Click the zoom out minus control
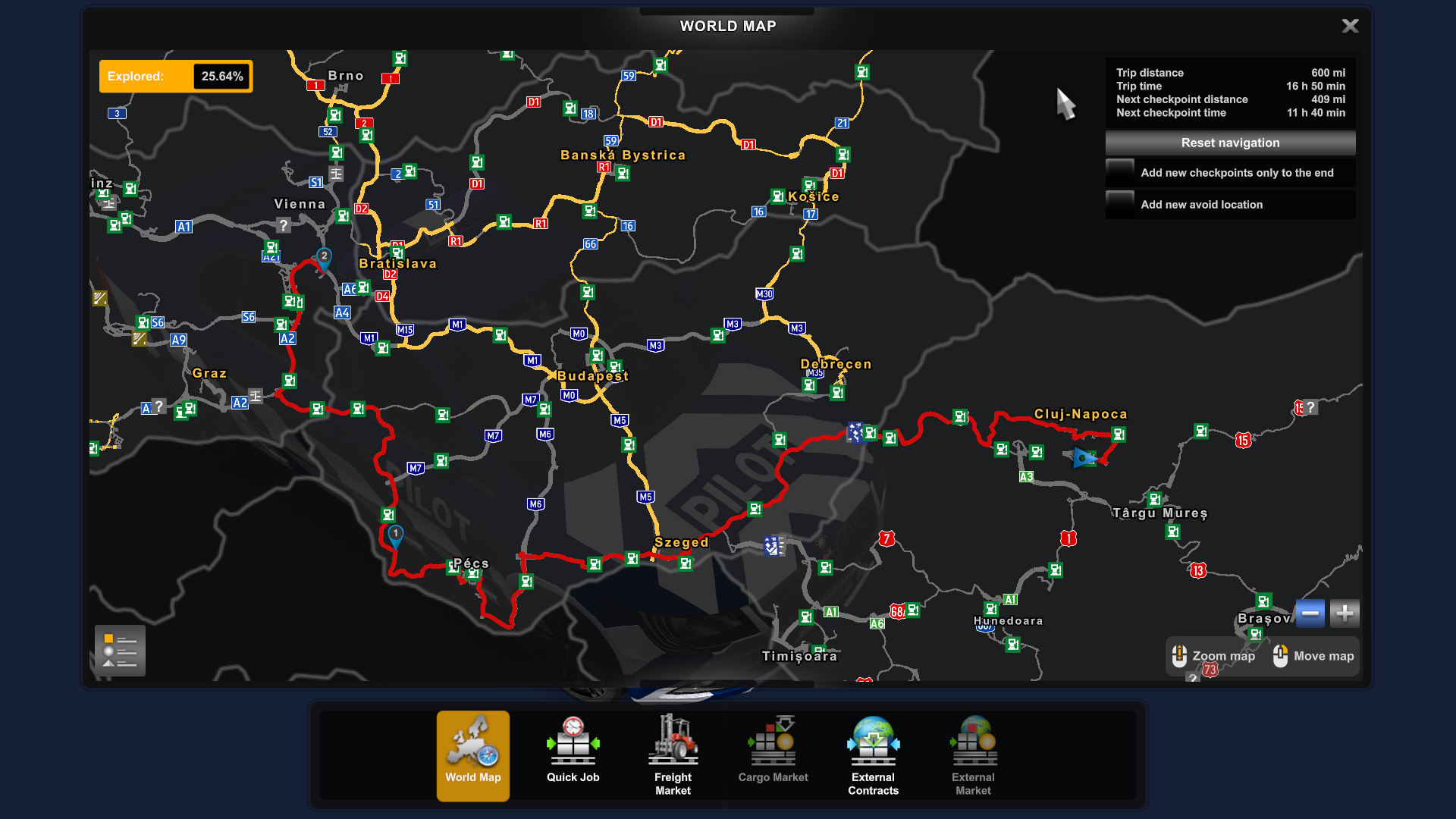The width and height of the screenshot is (1456, 819). coord(1310,613)
